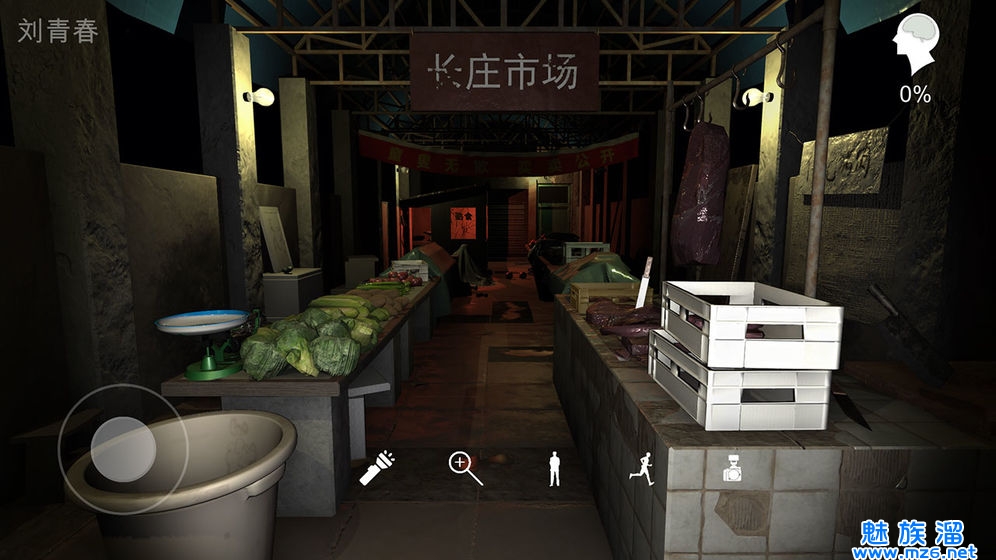Tap the standing figure stance icon

click(555, 468)
